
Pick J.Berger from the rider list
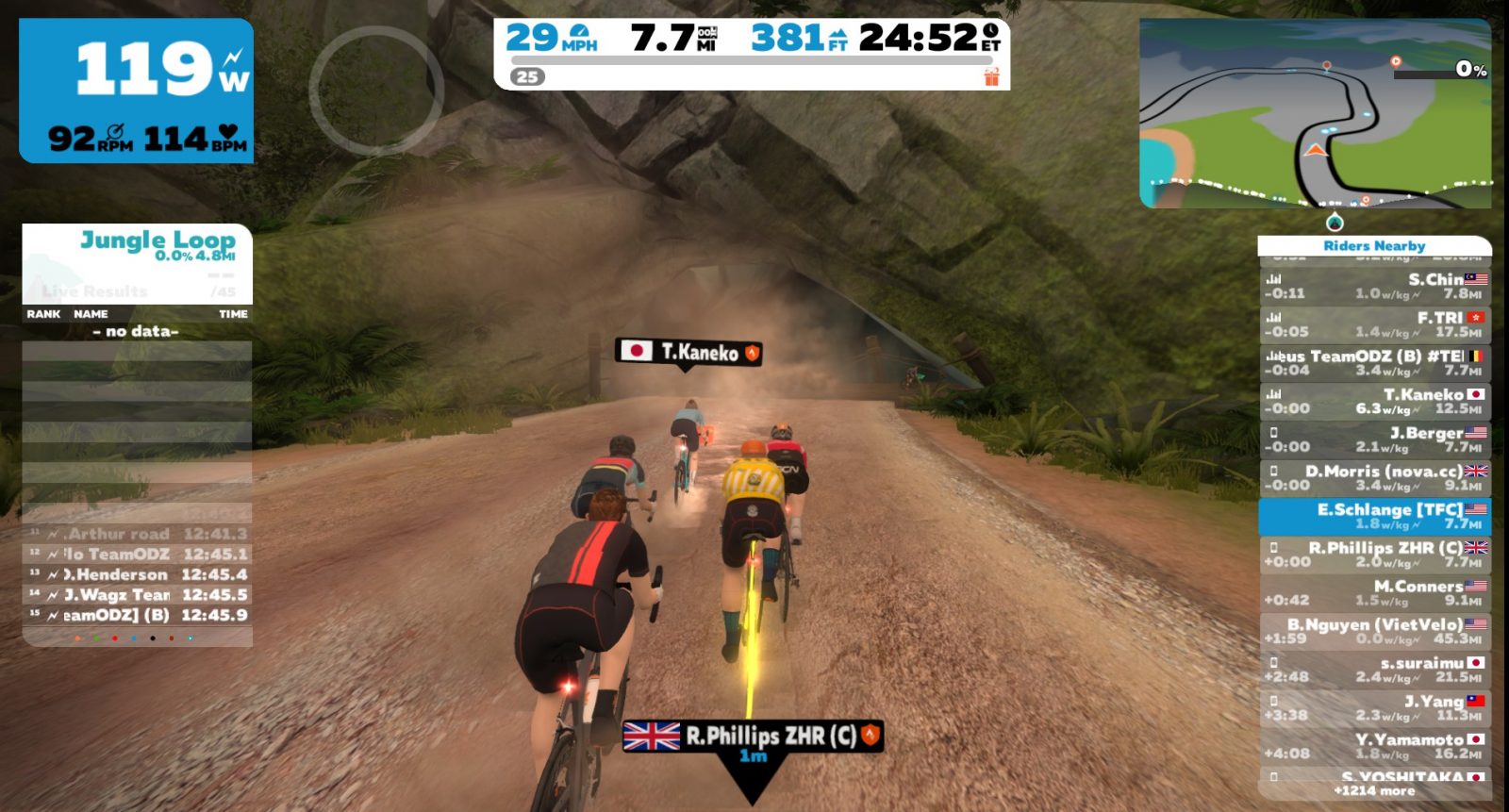(x=1375, y=439)
